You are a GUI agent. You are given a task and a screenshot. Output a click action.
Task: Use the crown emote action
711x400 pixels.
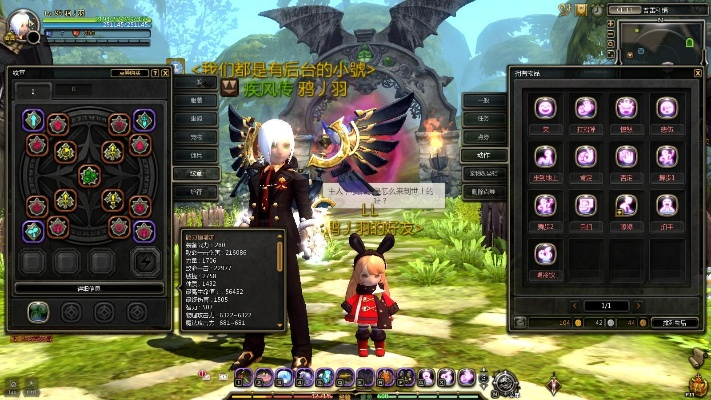pos(625,108)
